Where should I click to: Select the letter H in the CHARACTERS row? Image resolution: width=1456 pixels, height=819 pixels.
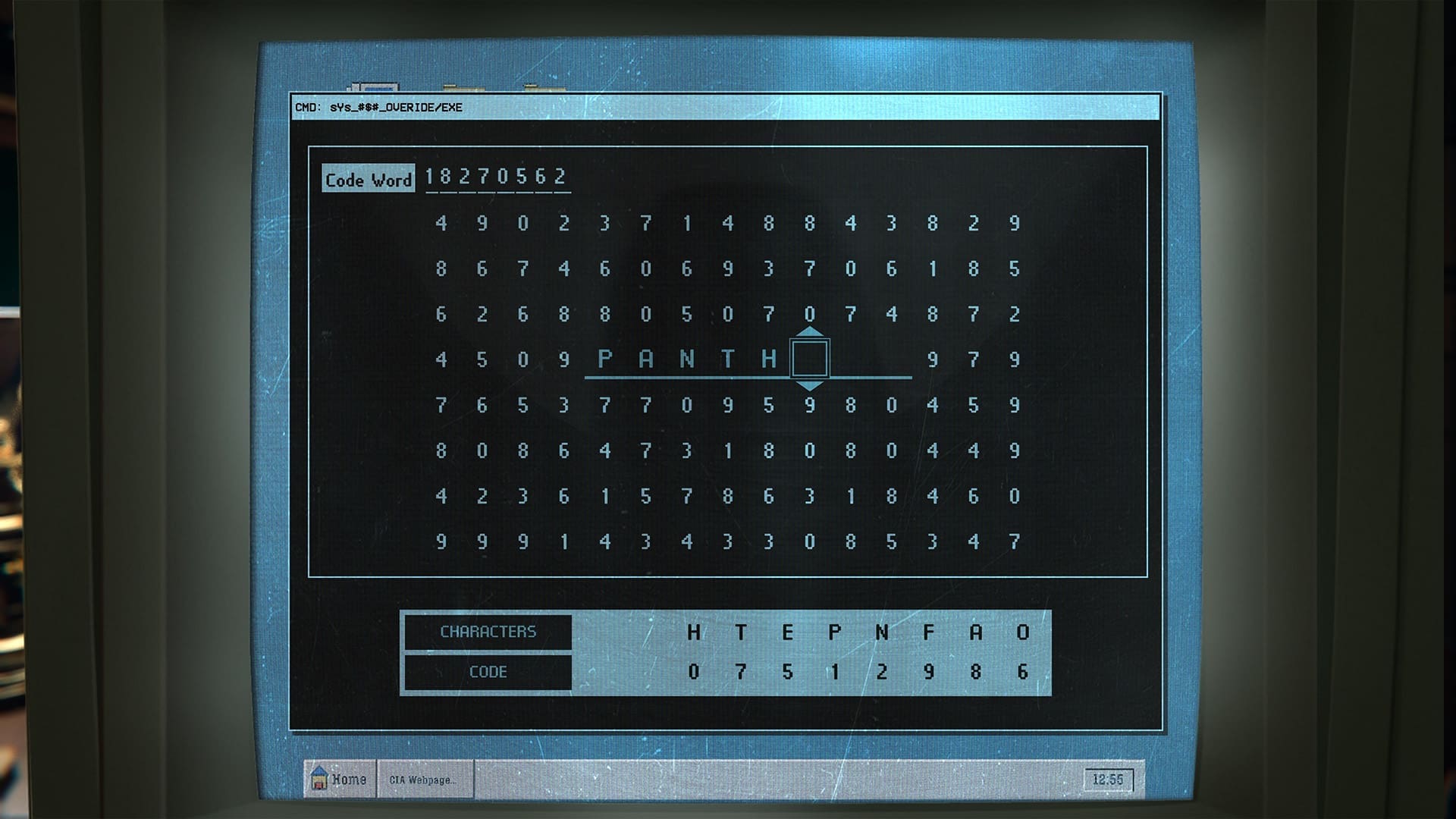[692, 630]
